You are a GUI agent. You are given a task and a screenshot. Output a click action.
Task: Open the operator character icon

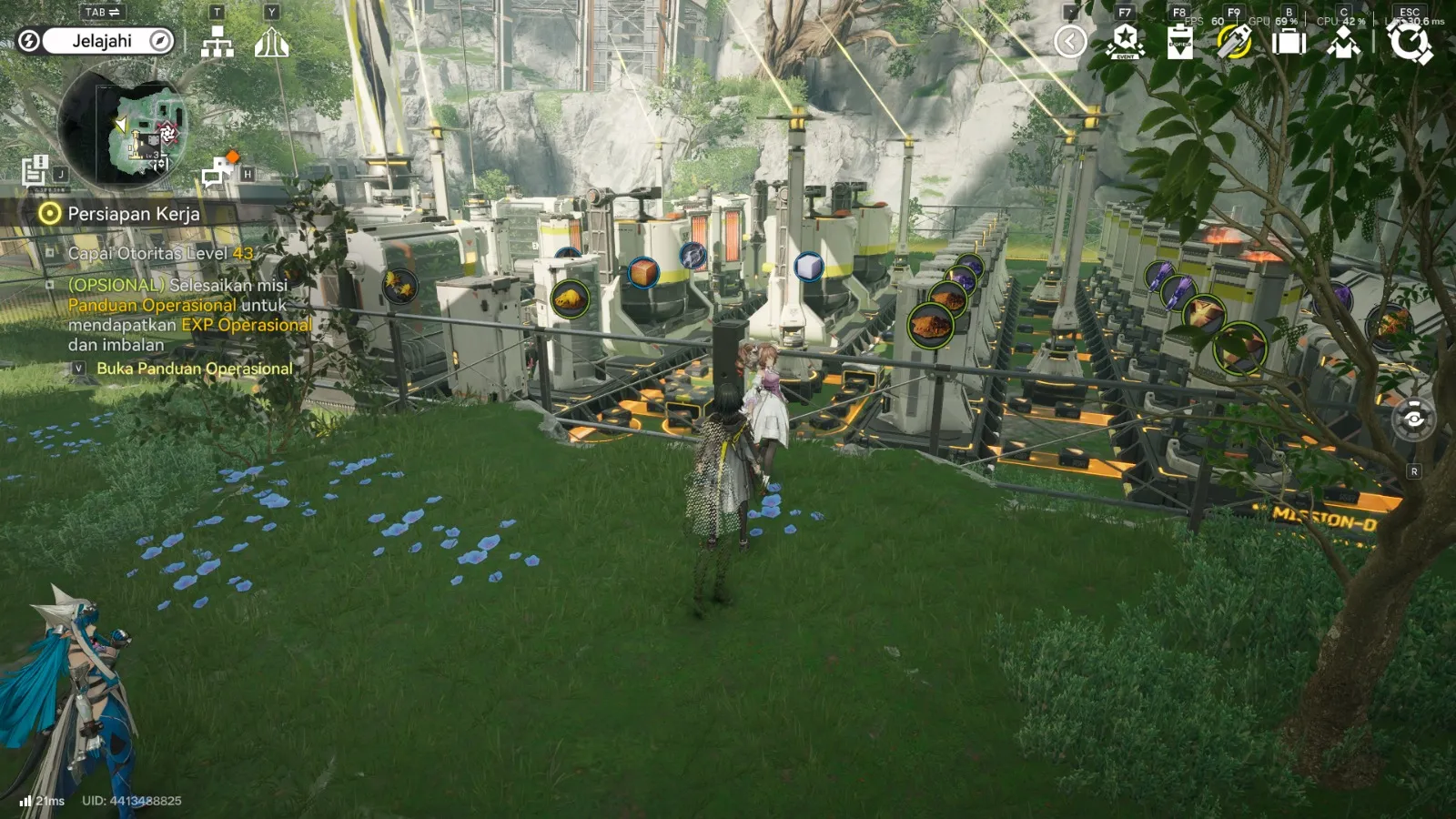[x=1343, y=42]
